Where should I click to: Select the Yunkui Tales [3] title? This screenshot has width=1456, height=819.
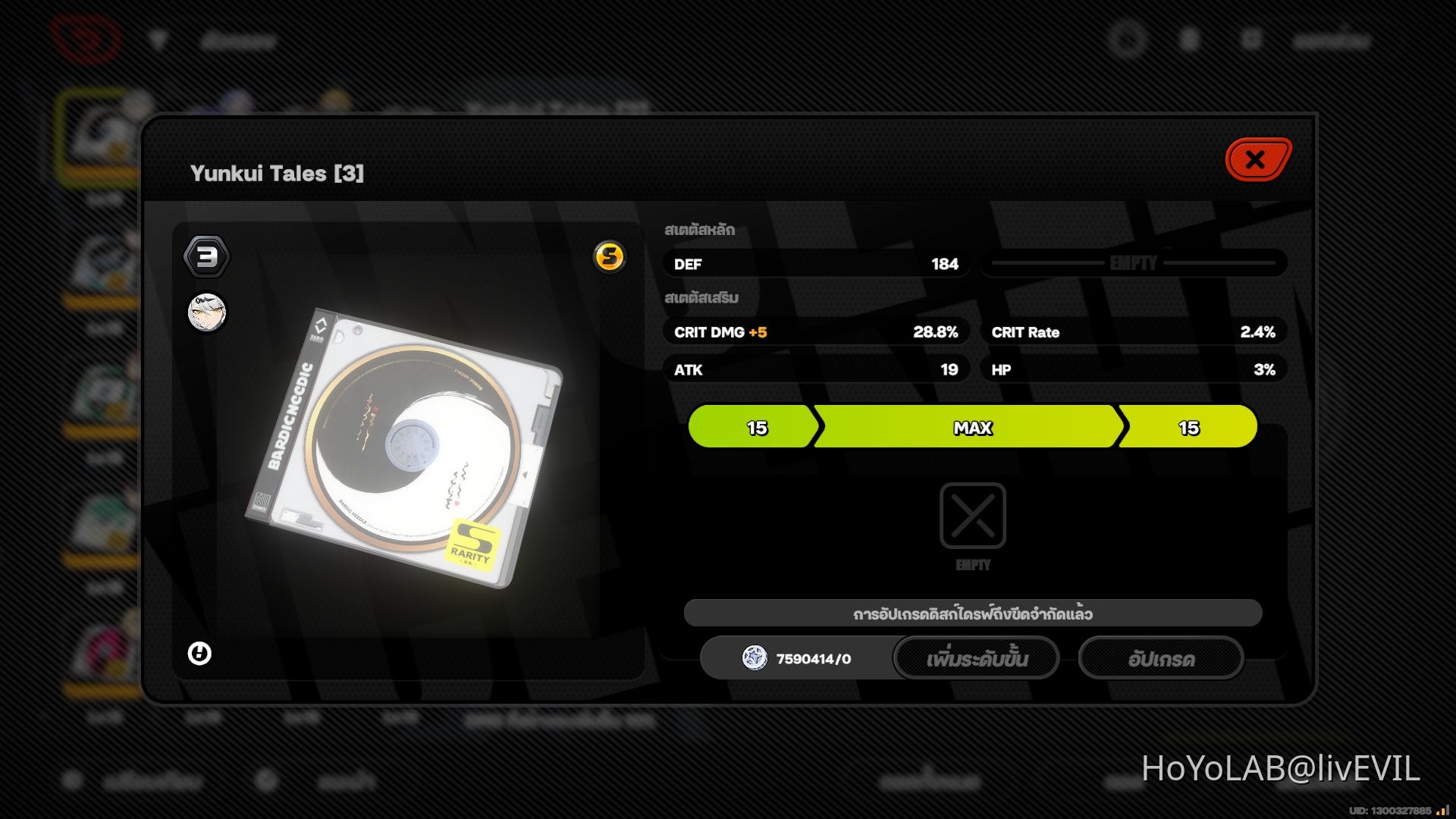click(278, 172)
